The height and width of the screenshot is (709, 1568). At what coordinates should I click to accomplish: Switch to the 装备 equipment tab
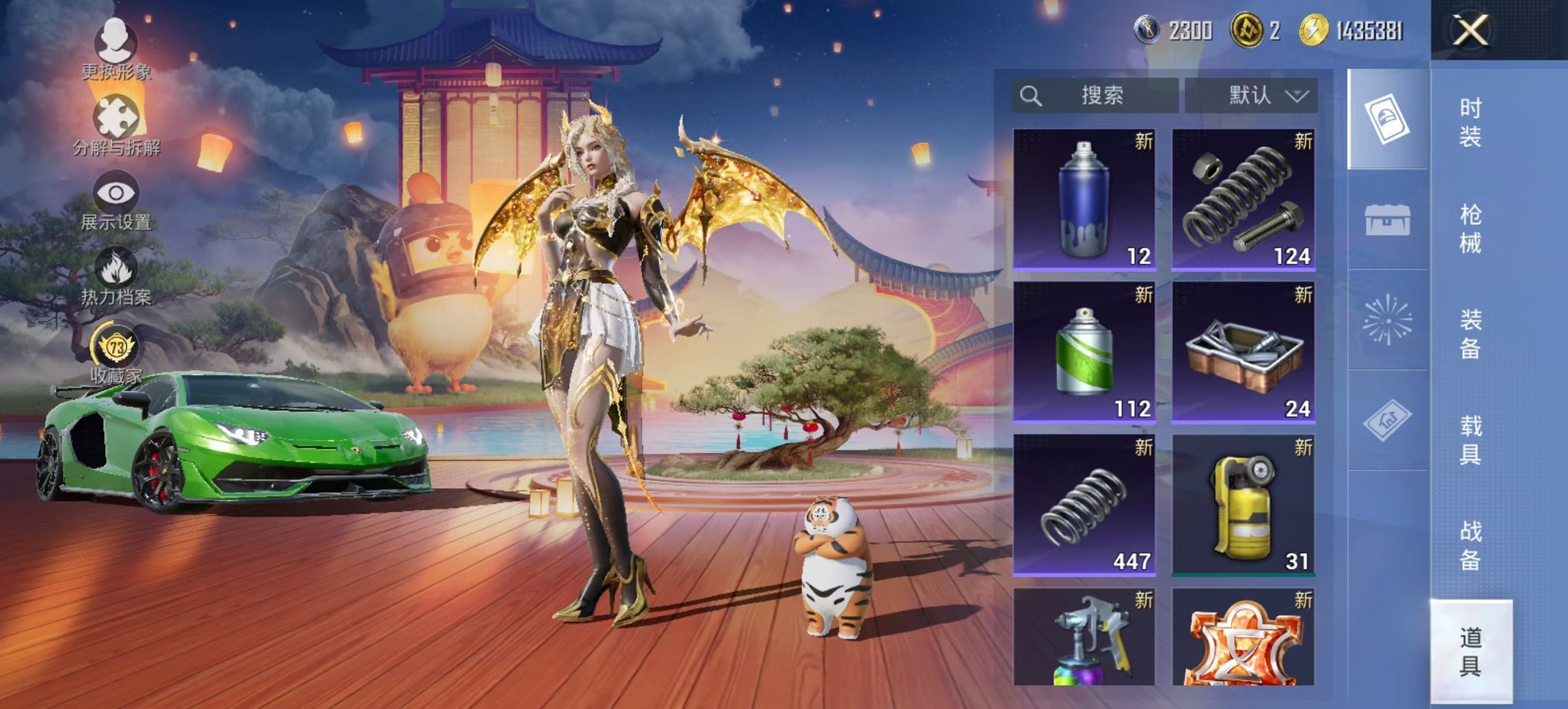(x=1470, y=334)
